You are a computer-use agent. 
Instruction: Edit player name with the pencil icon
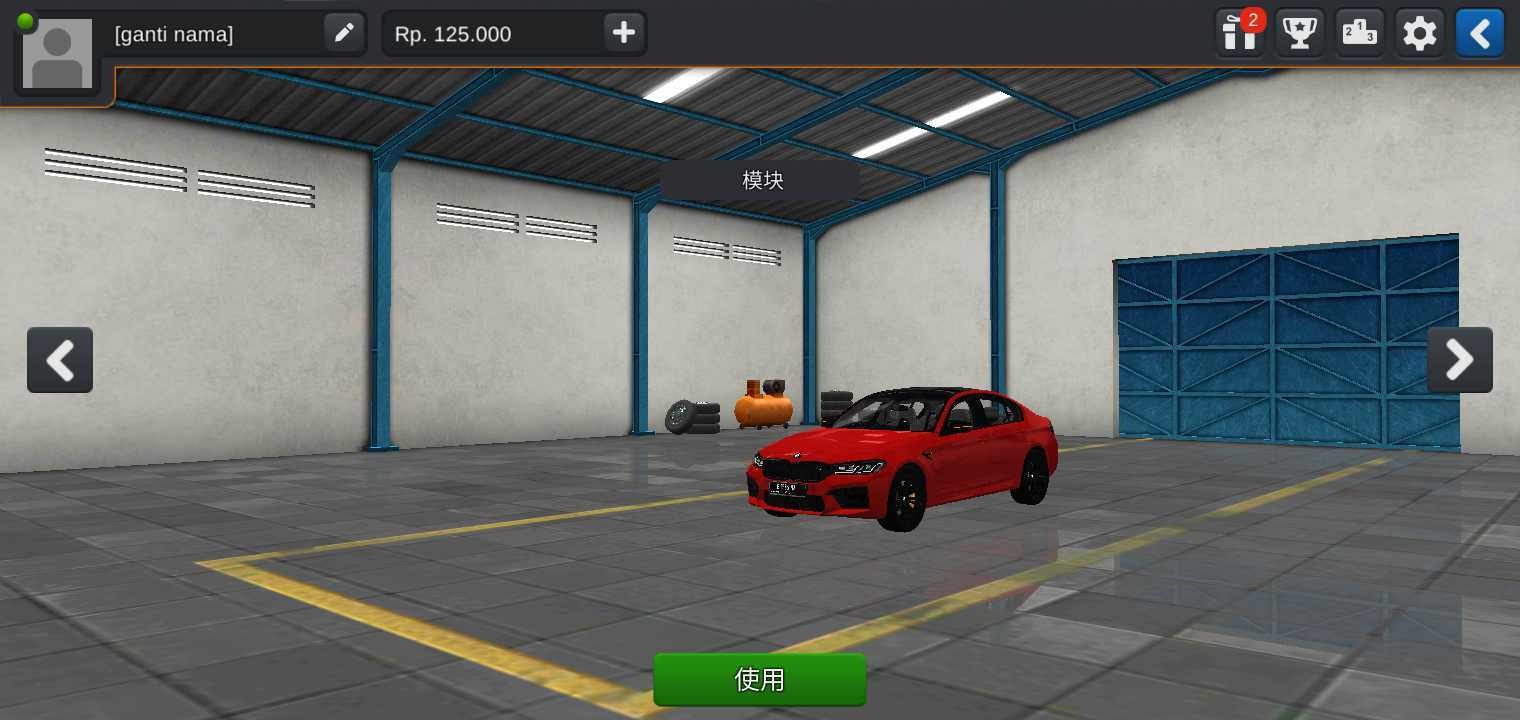click(x=344, y=32)
